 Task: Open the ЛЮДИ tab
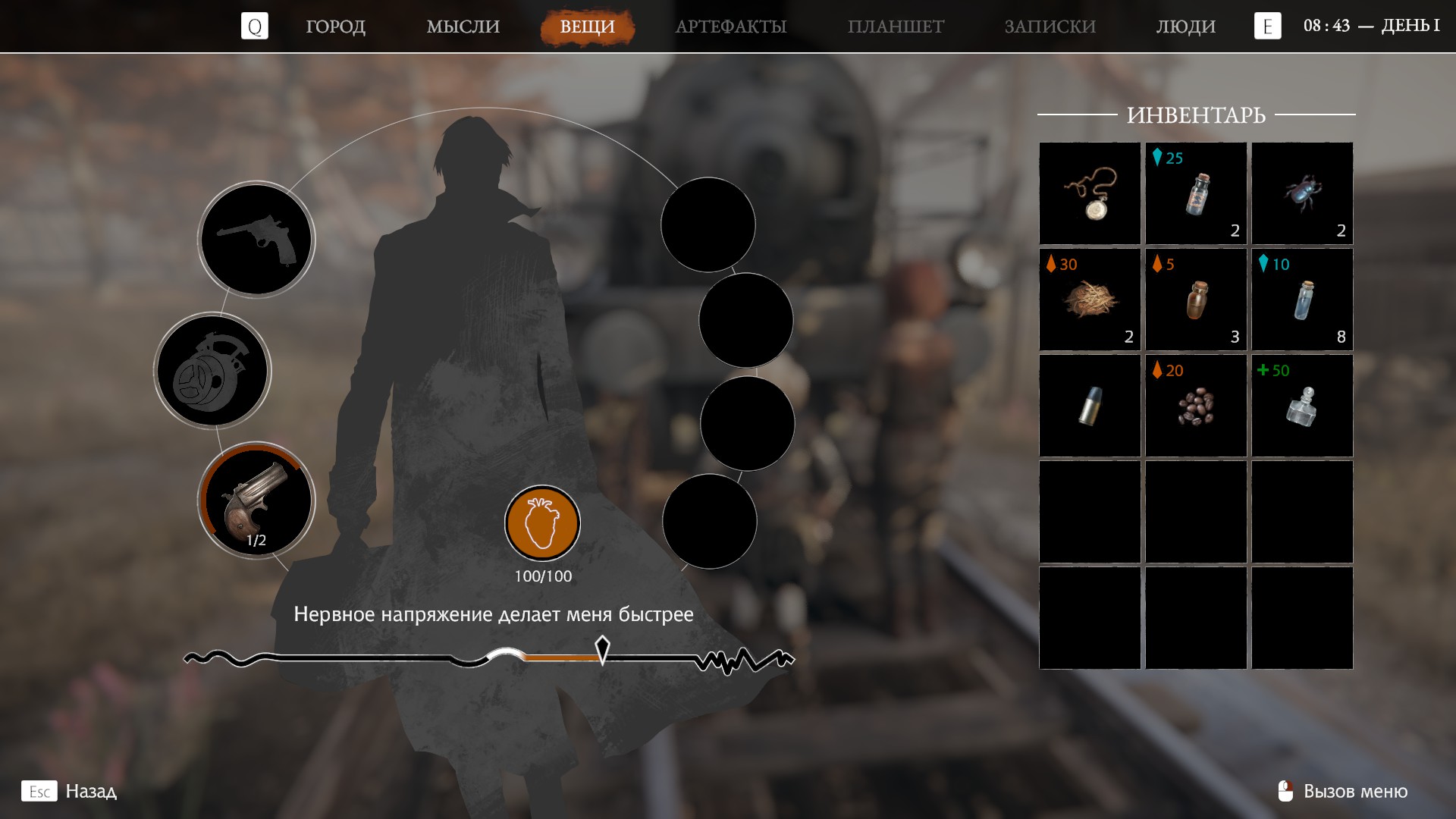tap(1185, 27)
